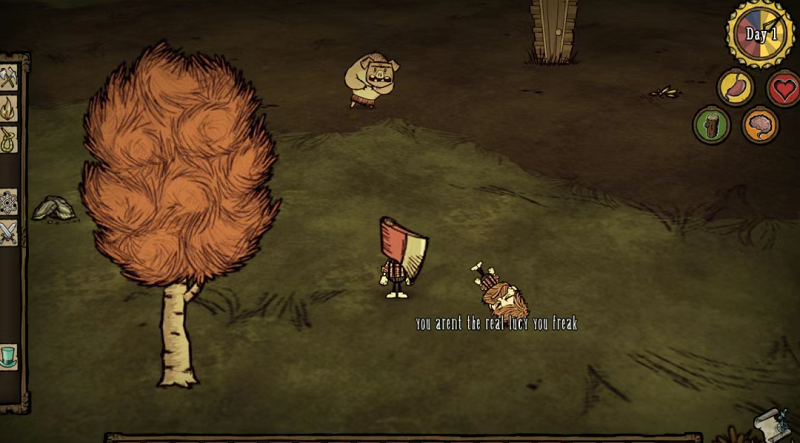Open the Light crafting tab with flame icon
800x443 pixels.
click(9, 107)
